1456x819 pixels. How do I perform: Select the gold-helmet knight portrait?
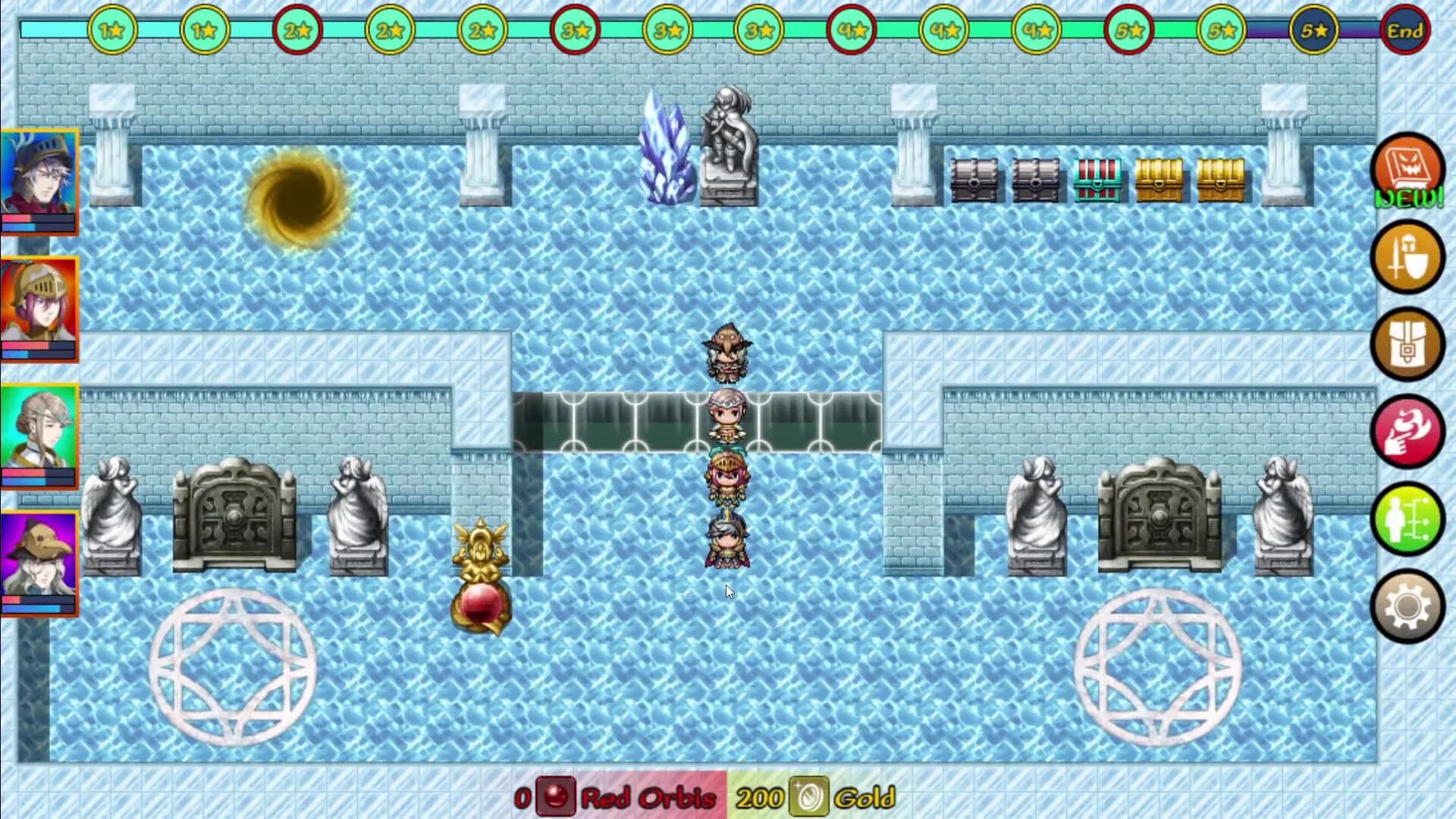pyautogui.click(x=39, y=308)
